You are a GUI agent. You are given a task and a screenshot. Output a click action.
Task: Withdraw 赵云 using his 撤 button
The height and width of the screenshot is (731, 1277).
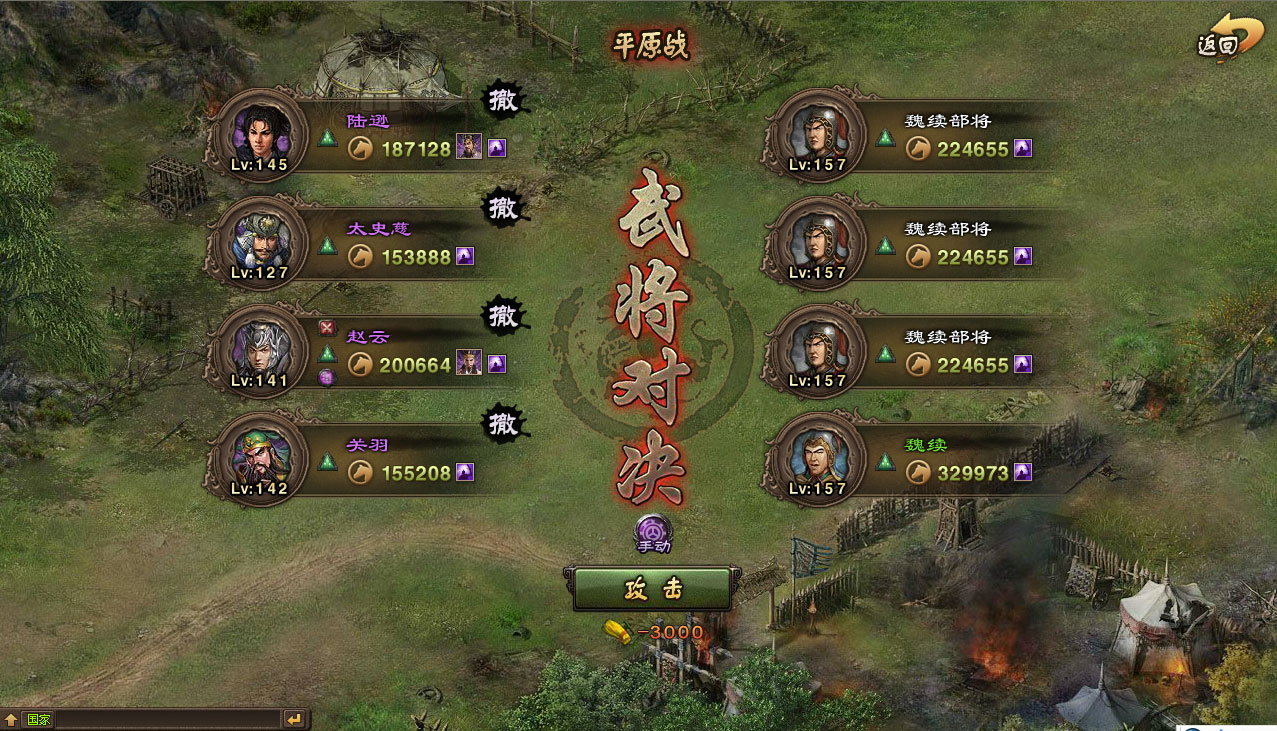[504, 316]
